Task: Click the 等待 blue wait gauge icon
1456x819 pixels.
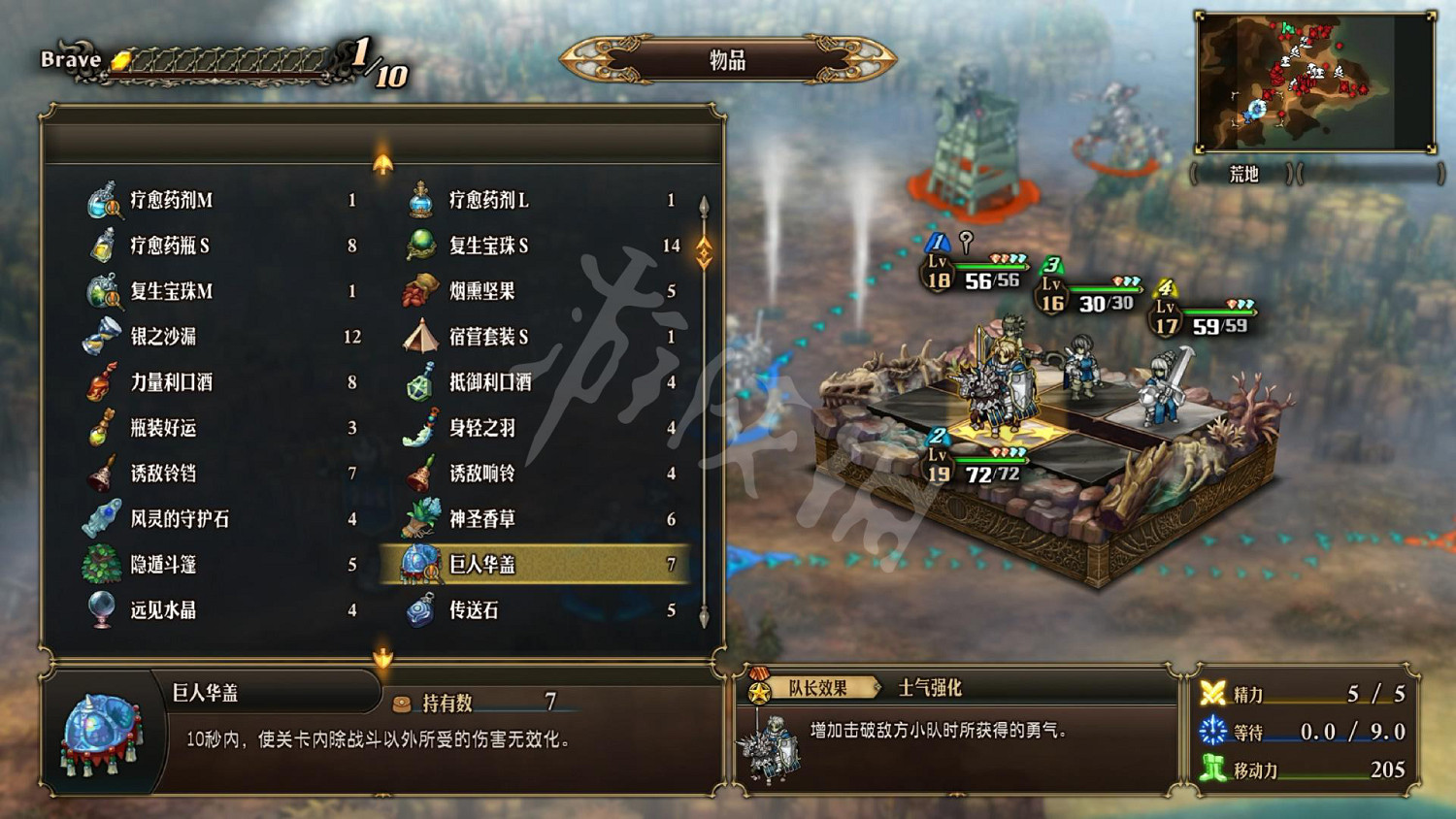Action: [1212, 729]
